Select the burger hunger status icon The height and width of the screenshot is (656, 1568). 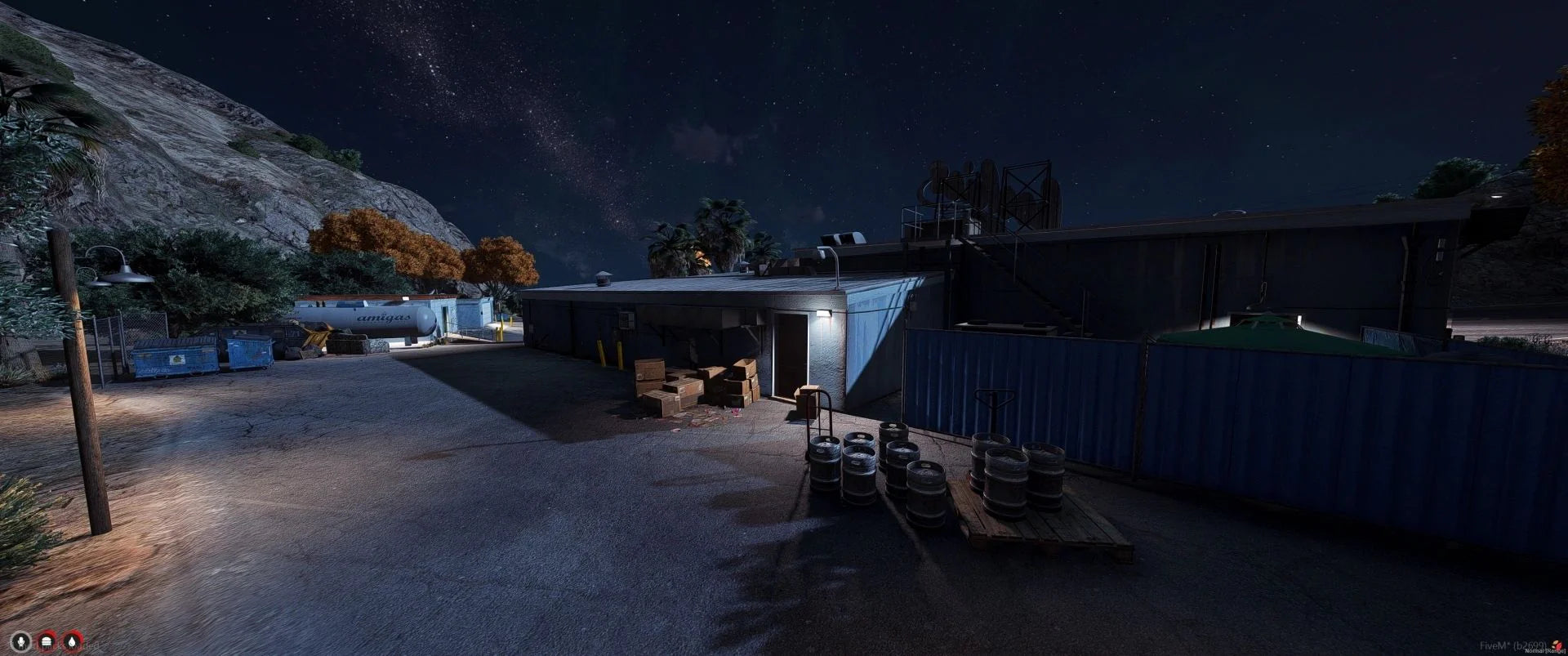47,640
